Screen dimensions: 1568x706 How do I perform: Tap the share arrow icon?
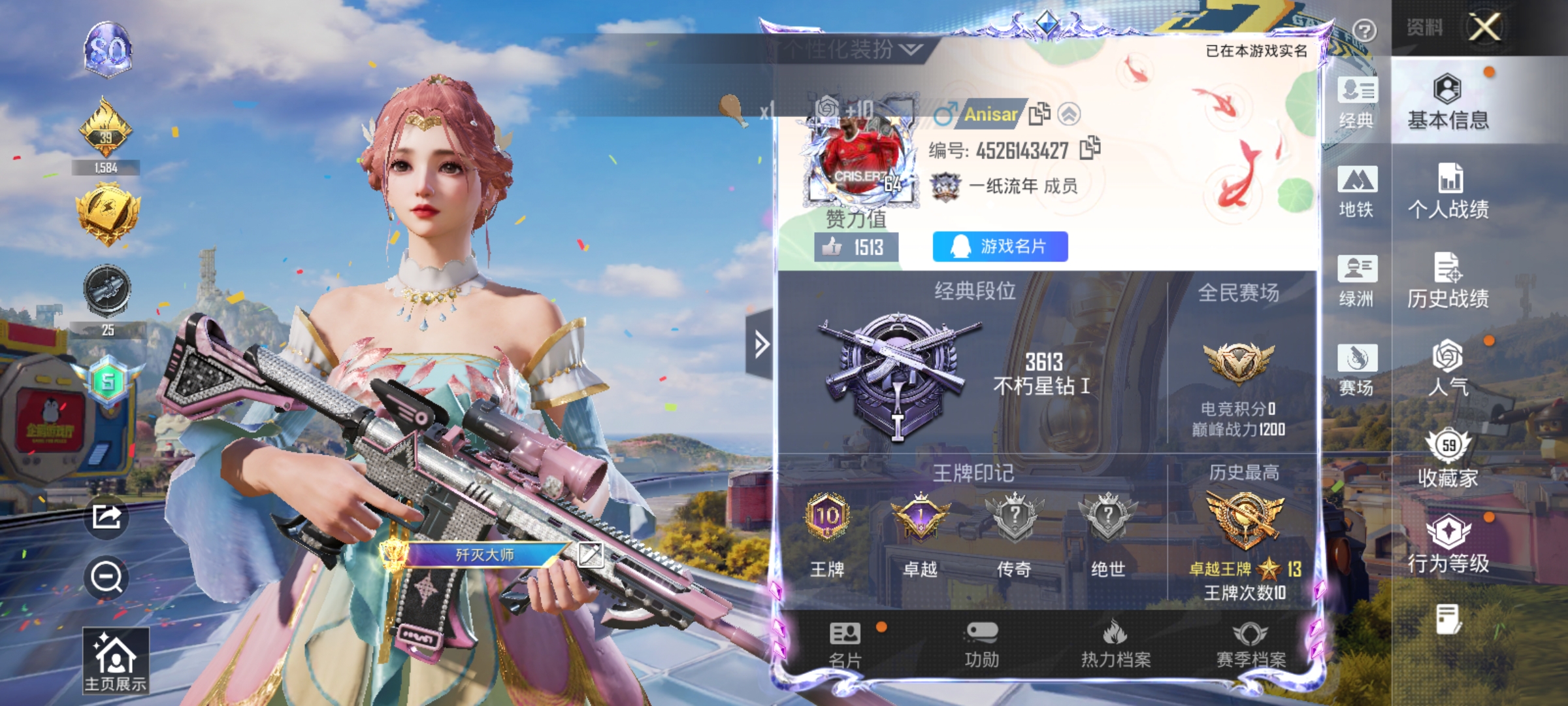pyautogui.click(x=106, y=516)
